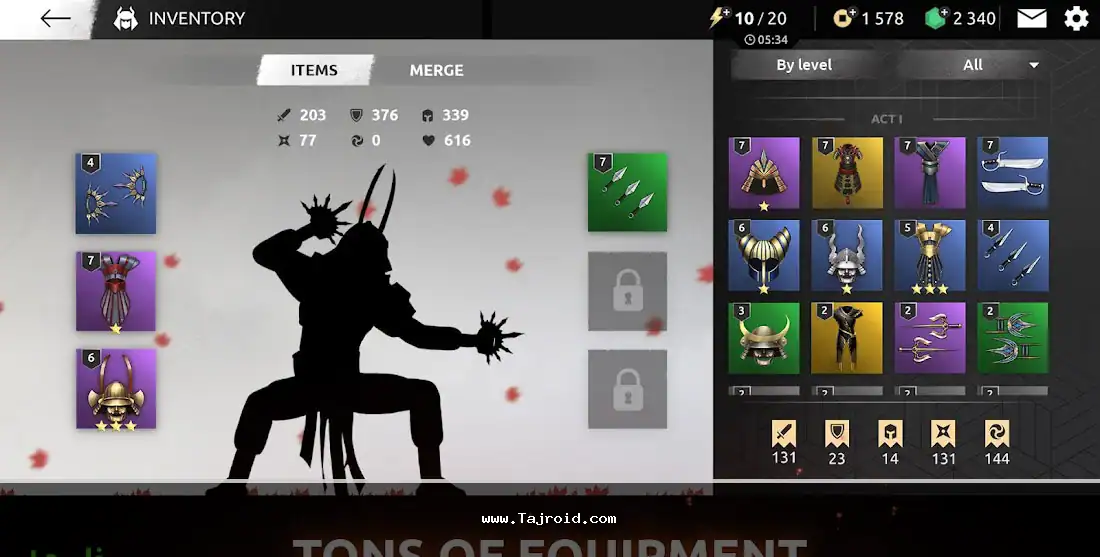This screenshot has width=1100, height=557.
Task: Select equipped red armor slot
Action: point(116,291)
